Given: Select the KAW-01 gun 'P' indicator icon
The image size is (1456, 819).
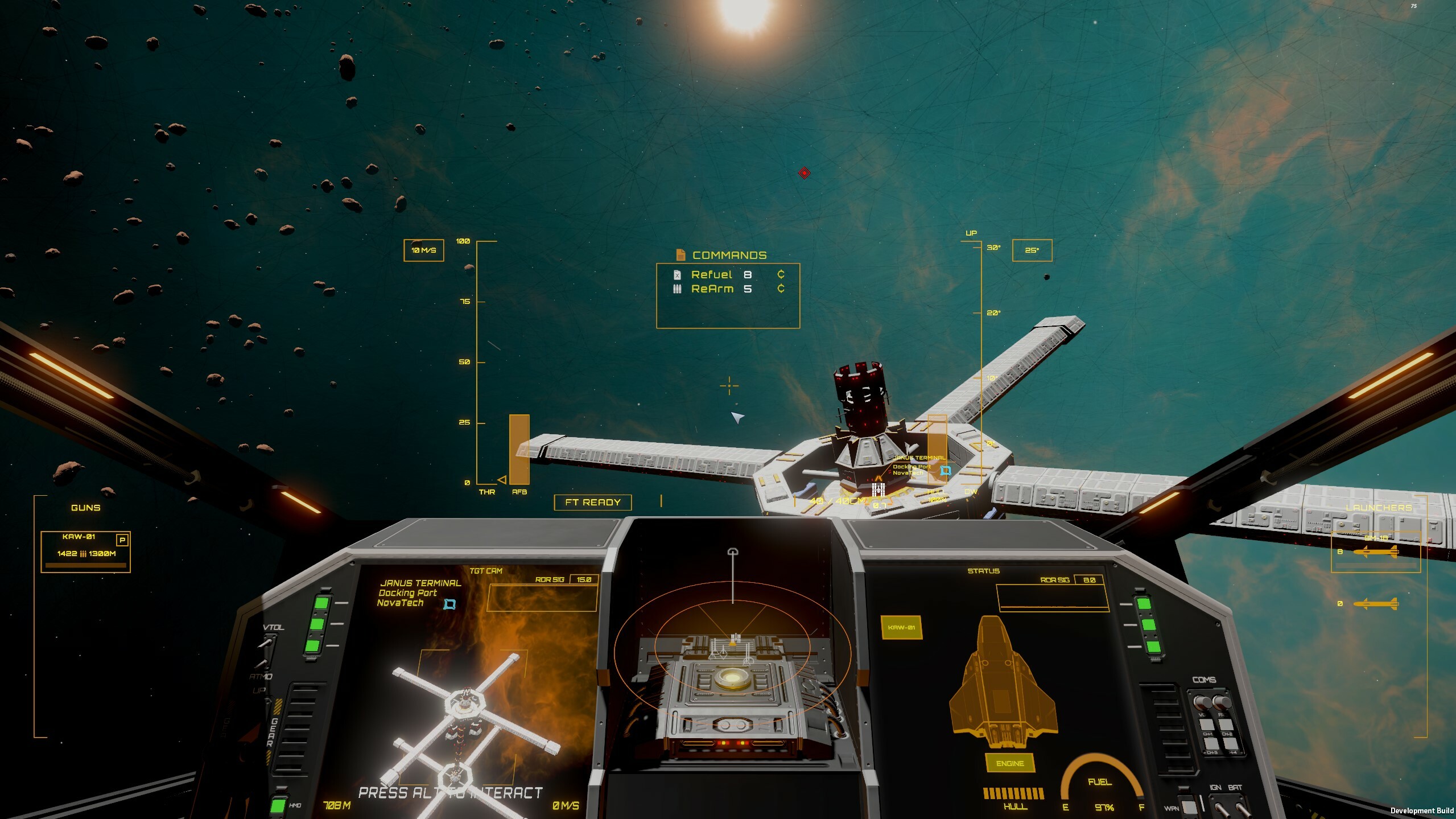Looking at the screenshot, I should pyautogui.click(x=121, y=540).
